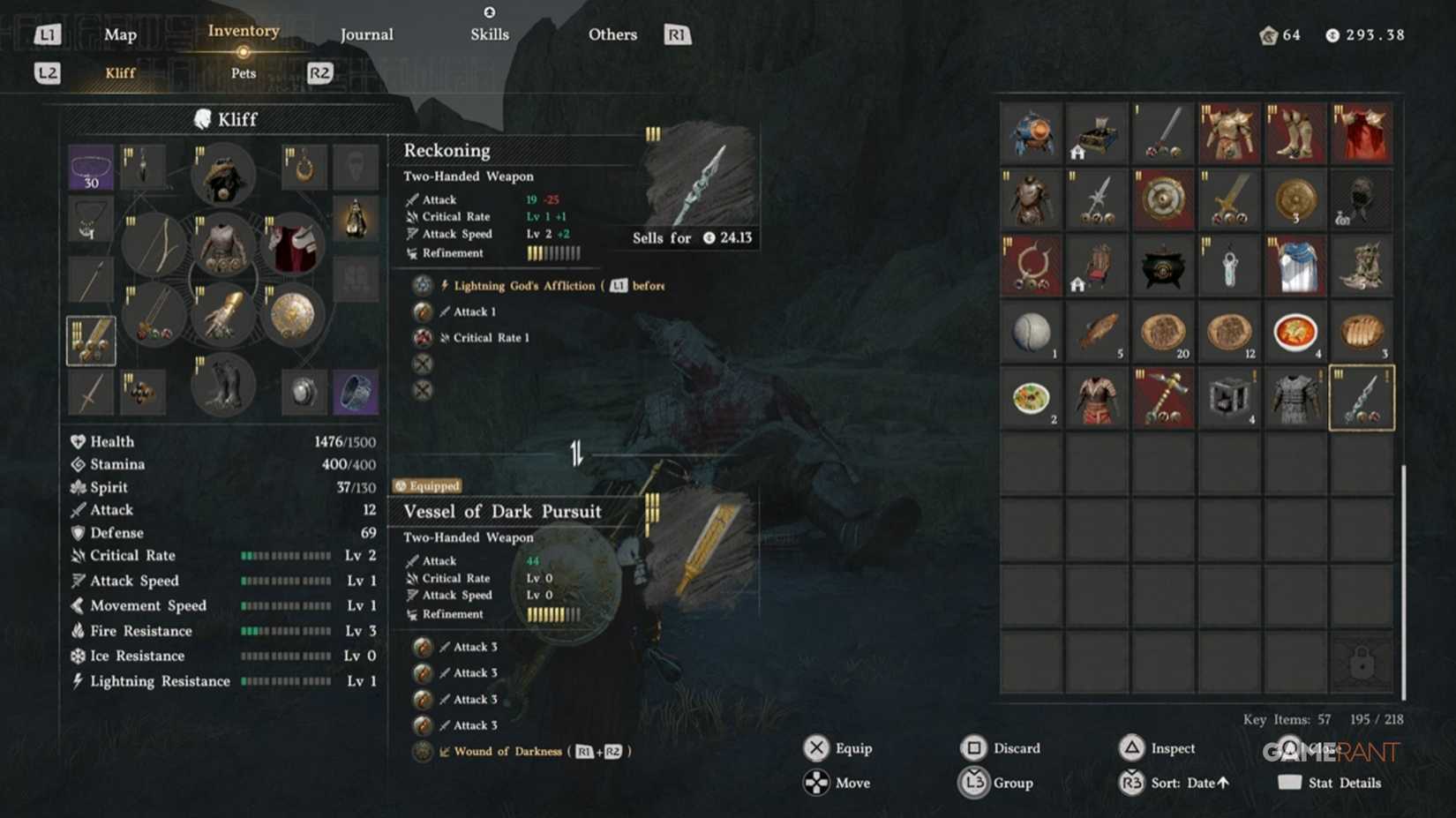Click the bowl of soup food item
This screenshot has width=1456, height=818.
coord(1295,333)
